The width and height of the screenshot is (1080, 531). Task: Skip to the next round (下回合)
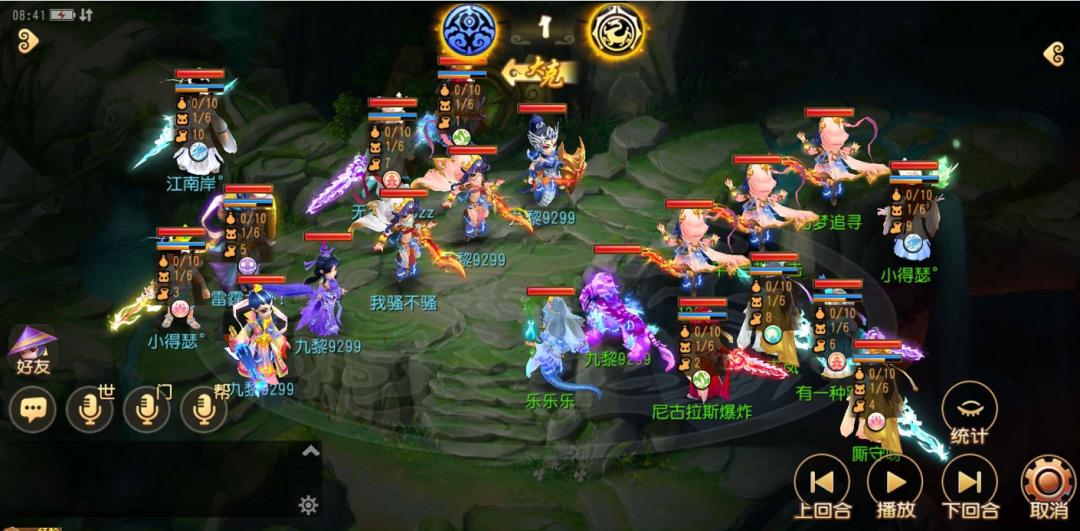pyautogui.click(x=969, y=483)
